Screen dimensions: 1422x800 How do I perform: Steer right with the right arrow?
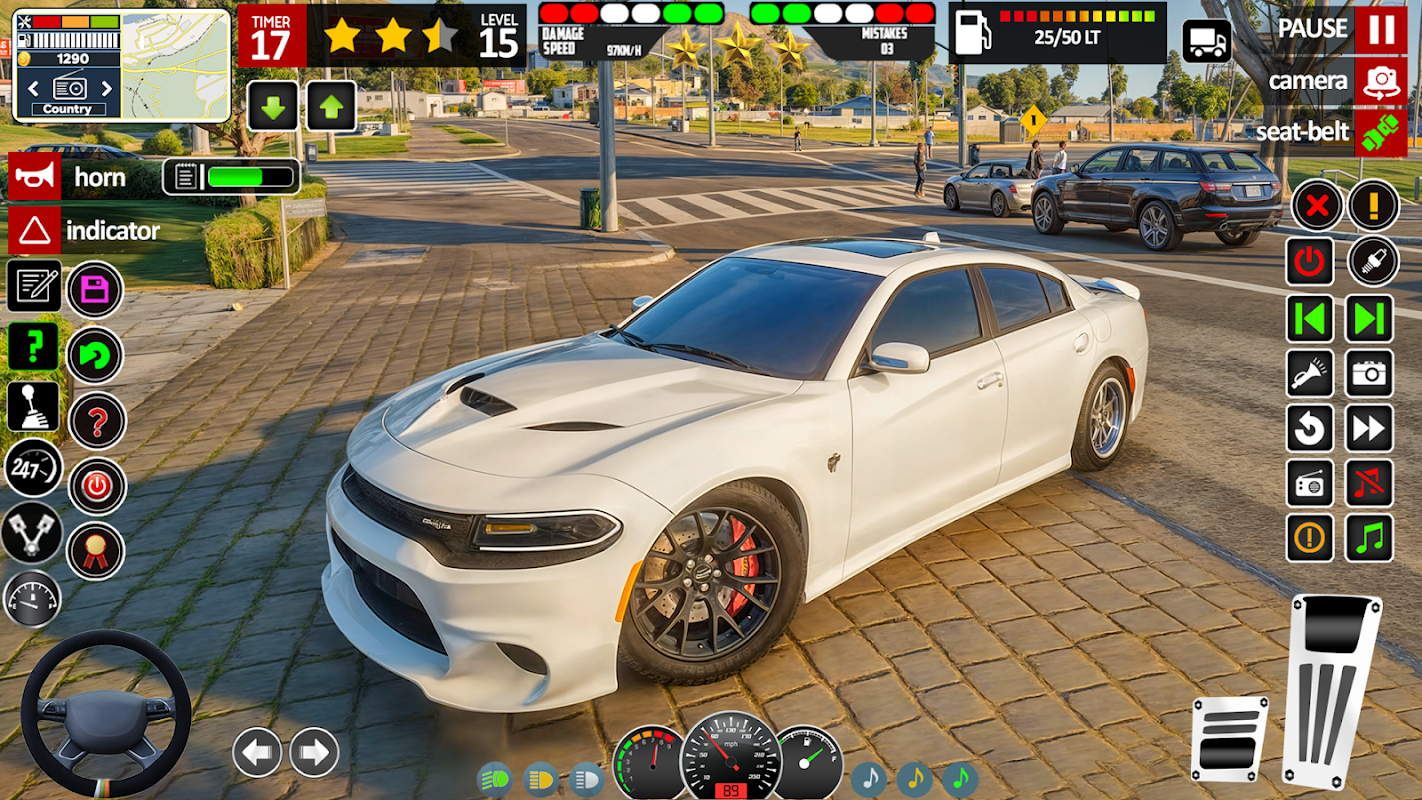tap(314, 752)
